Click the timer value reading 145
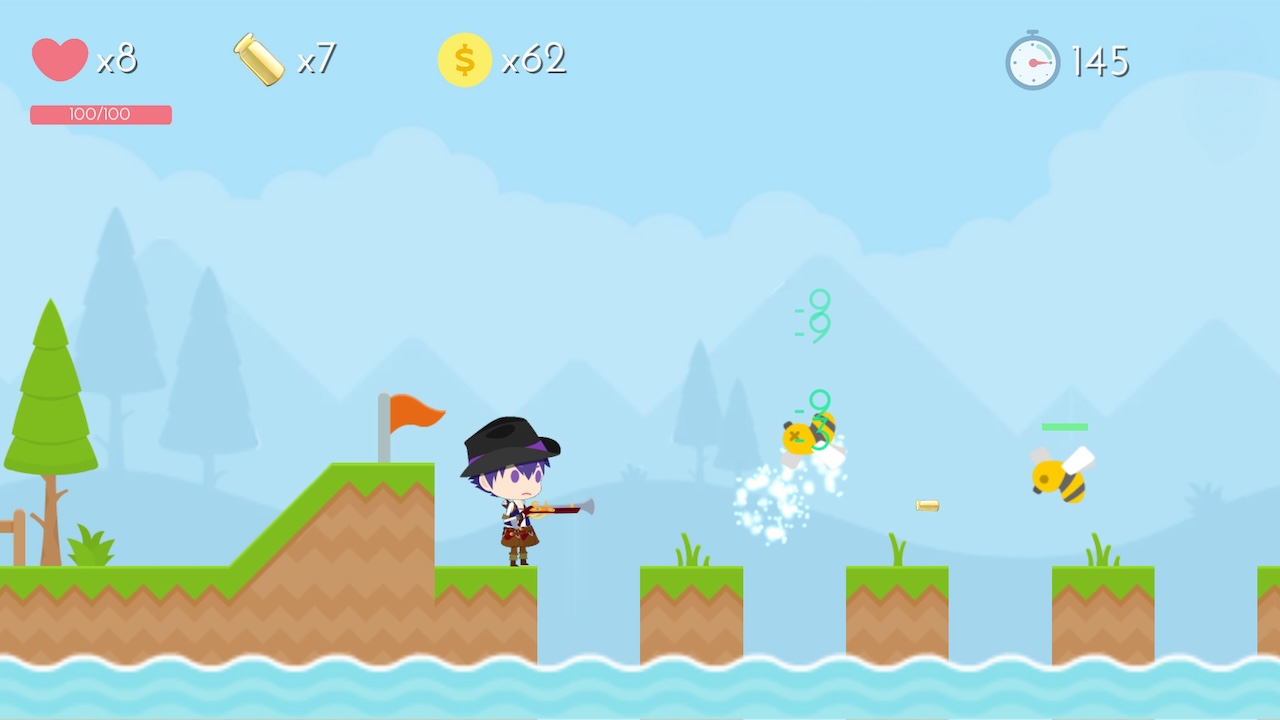 [1102, 60]
